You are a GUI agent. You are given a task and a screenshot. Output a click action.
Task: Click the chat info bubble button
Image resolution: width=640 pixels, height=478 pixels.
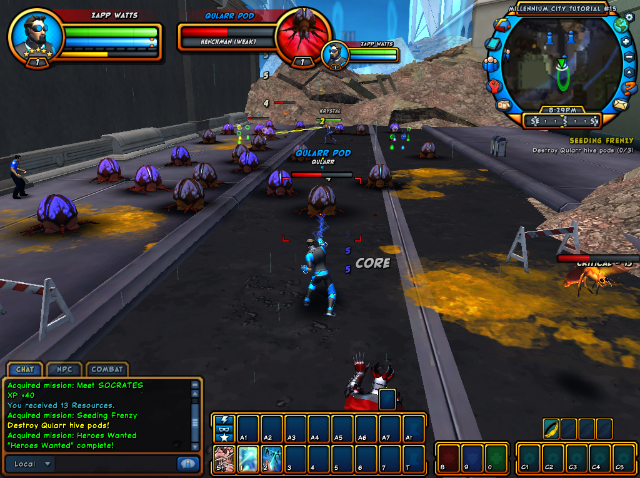pyautogui.click(x=186, y=464)
